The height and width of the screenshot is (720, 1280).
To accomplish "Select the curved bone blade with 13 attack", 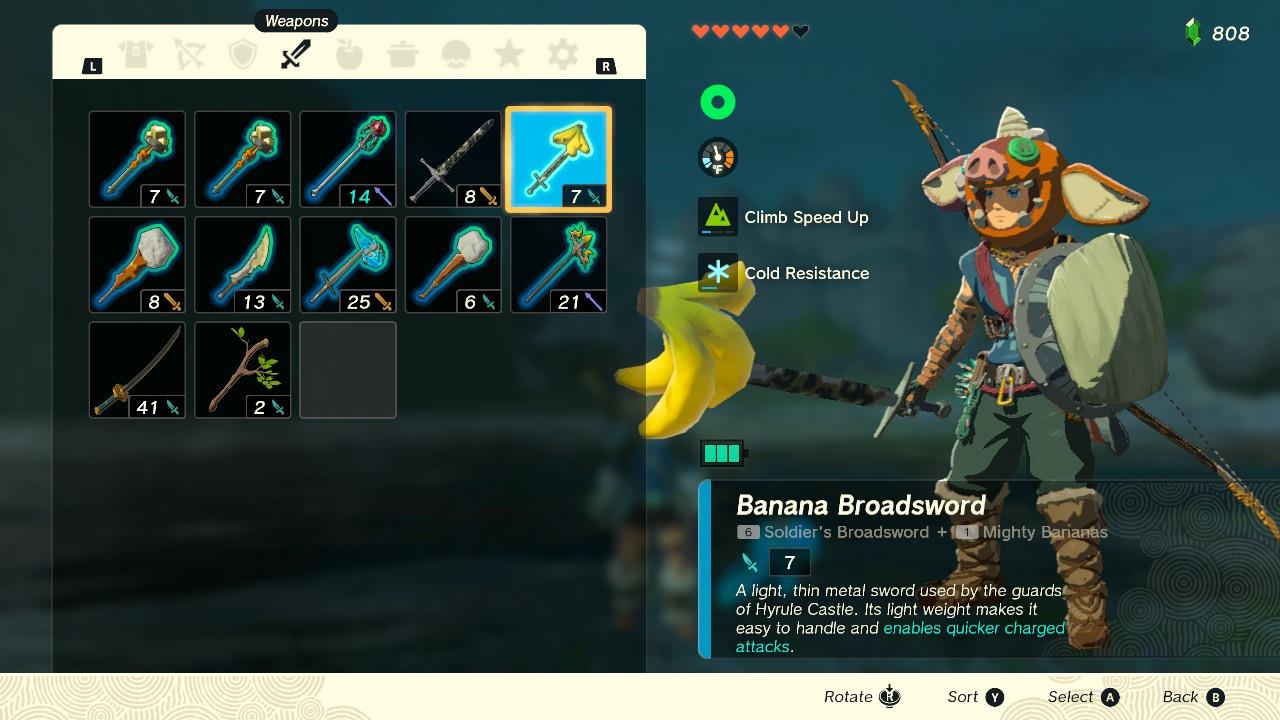I will click(x=243, y=265).
